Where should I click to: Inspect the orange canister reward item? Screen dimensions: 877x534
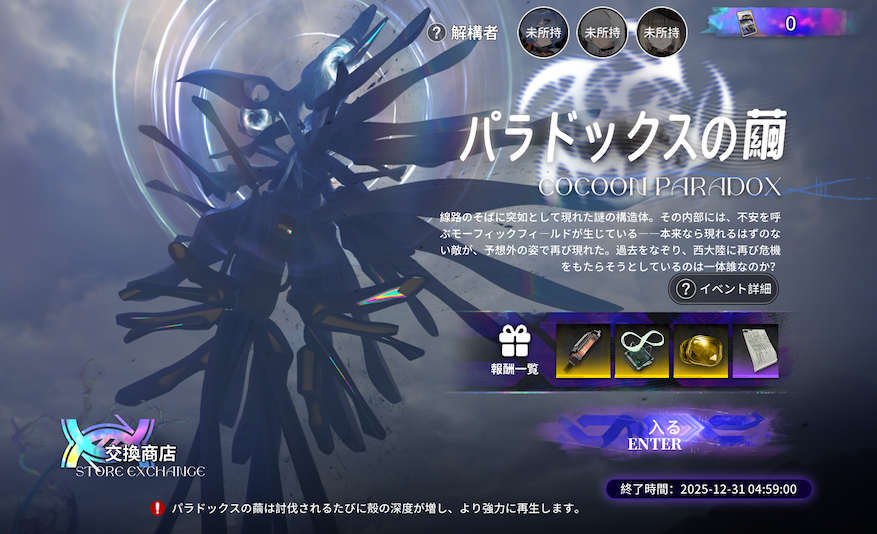click(x=583, y=351)
